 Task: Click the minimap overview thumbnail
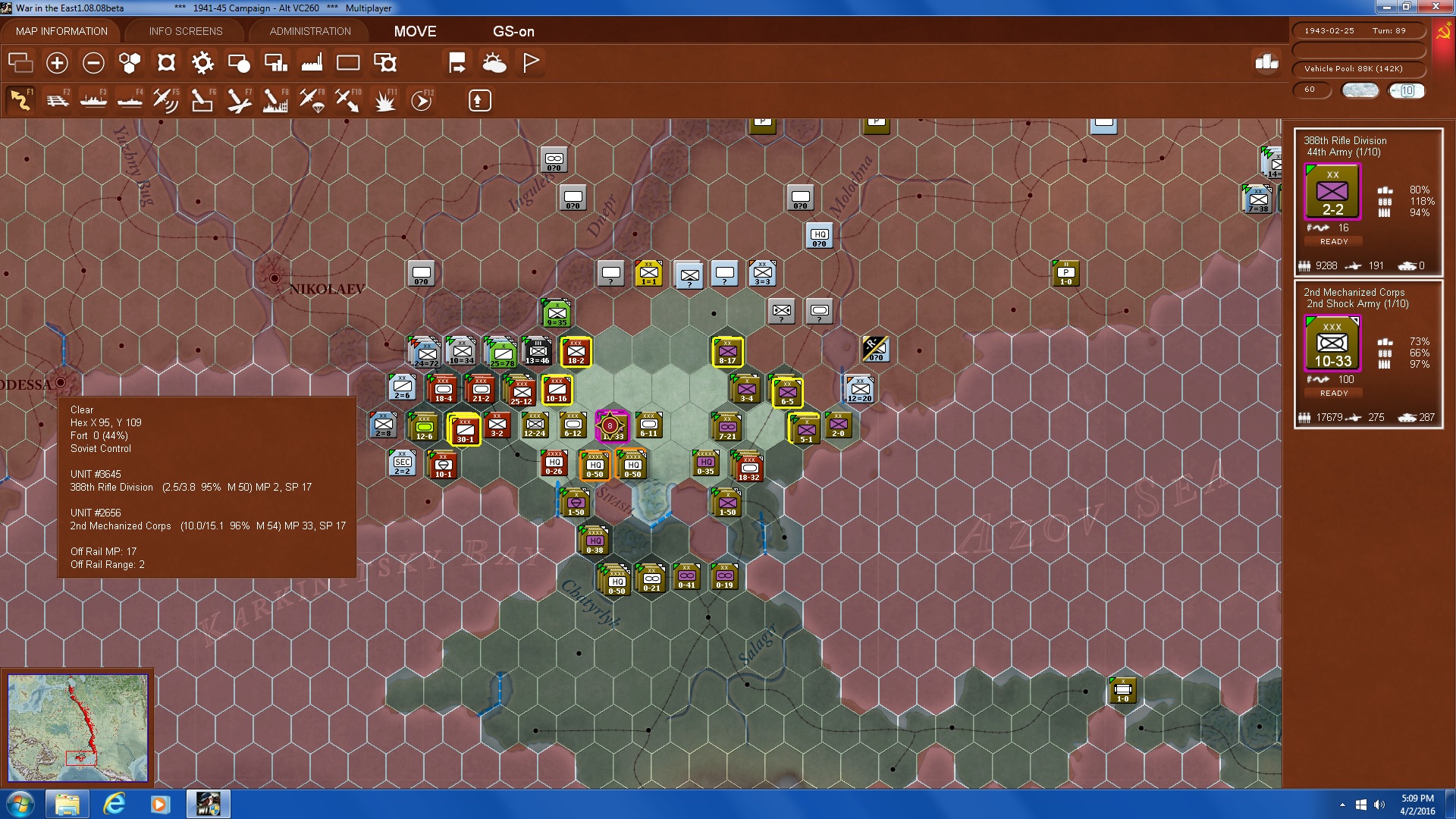[x=77, y=728]
